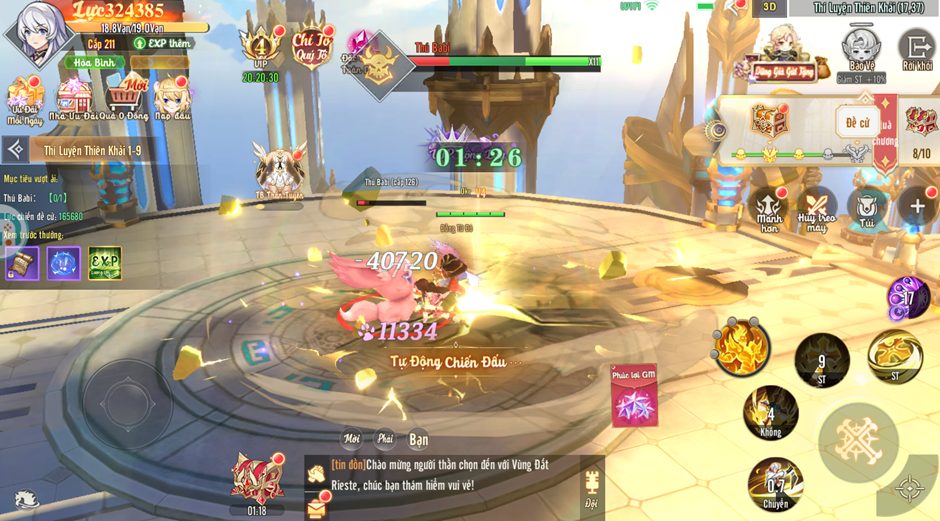Viewport: 940px width, 521px height.
Task: Collapse the Thí Luyện Thiên Khải quest panel
Action: [x=16, y=150]
